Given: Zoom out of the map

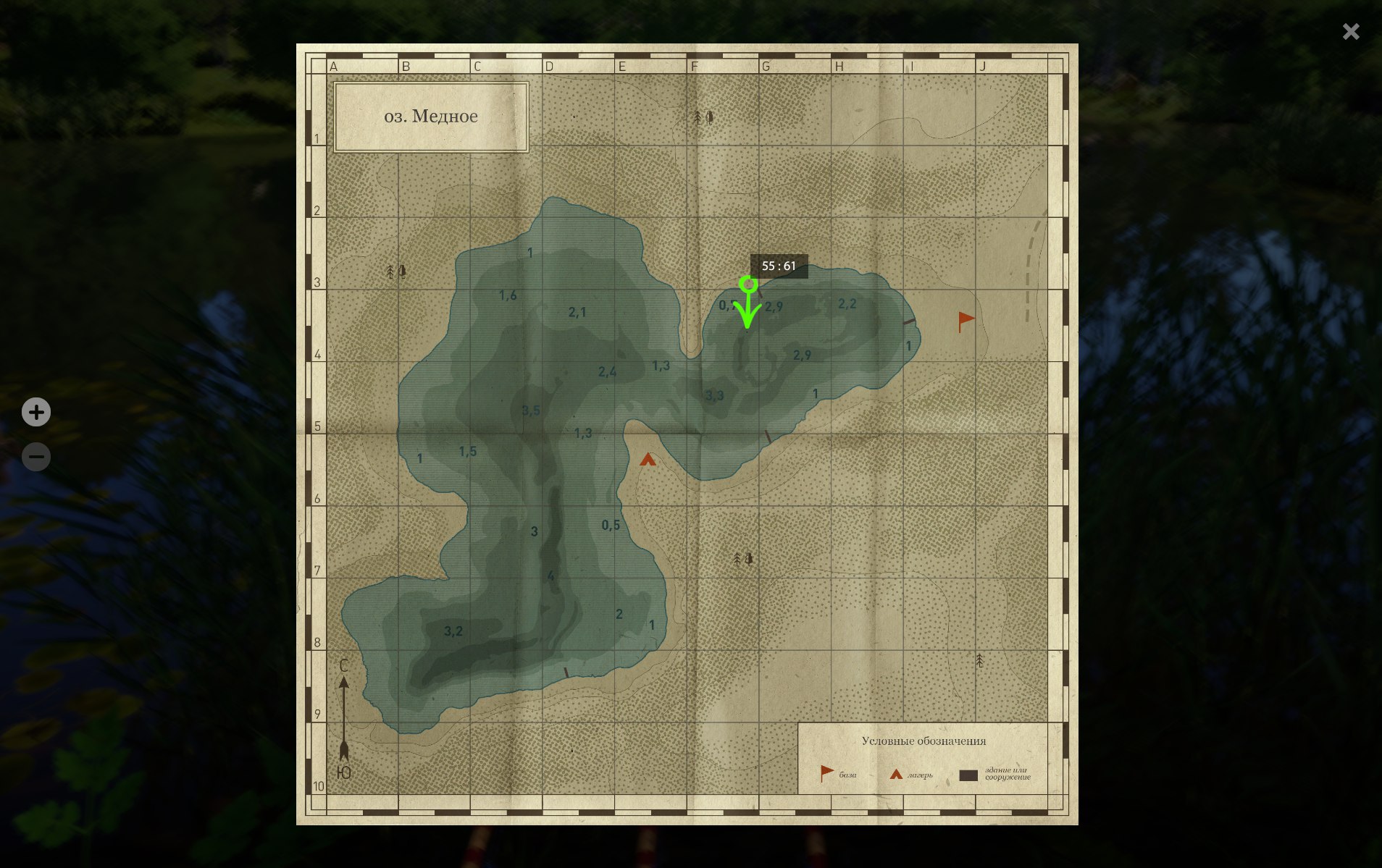Looking at the screenshot, I should tap(36, 457).
